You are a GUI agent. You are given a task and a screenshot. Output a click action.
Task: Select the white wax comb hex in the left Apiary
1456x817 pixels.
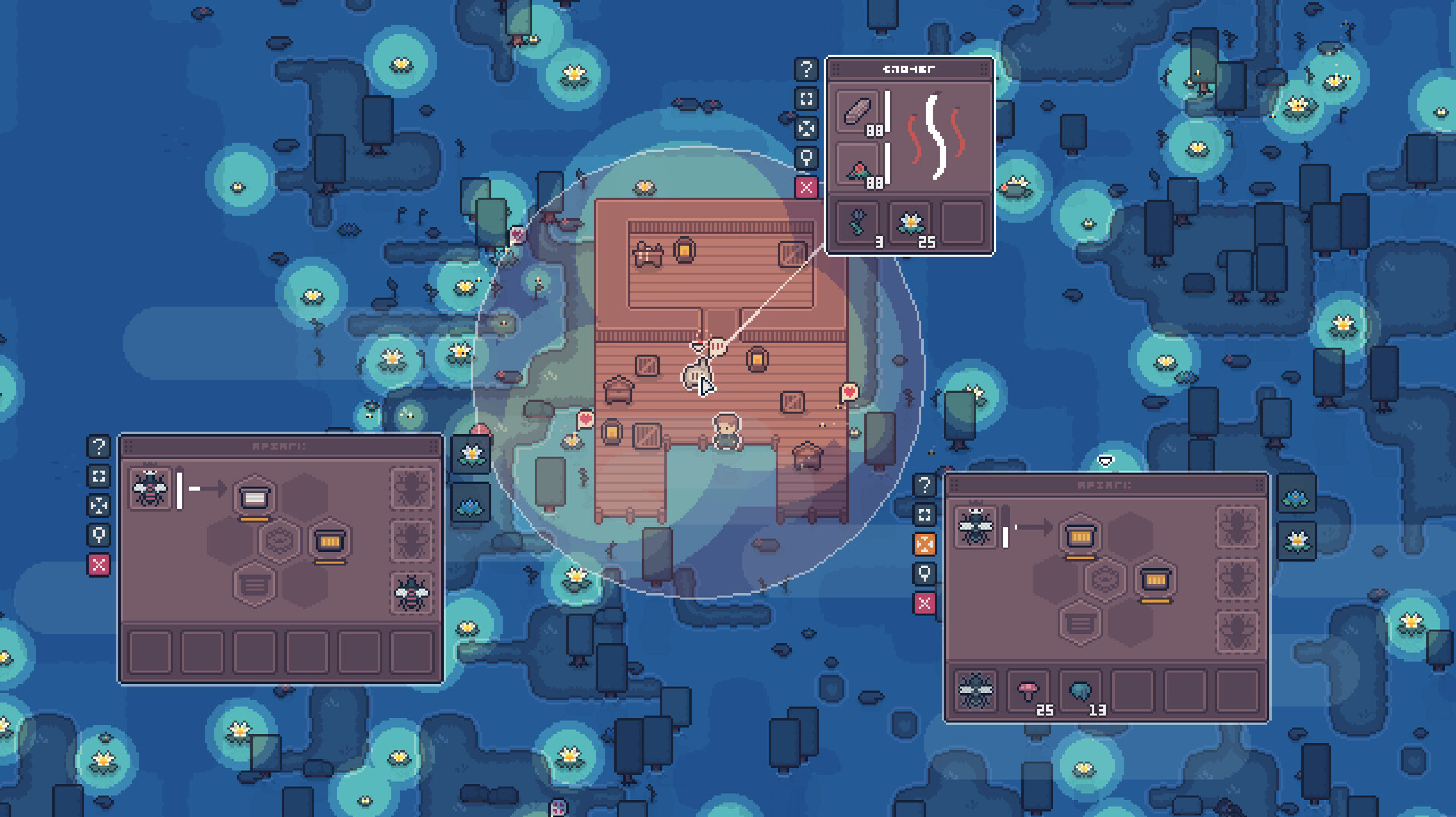pyautogui.click(x=253, y=496)
